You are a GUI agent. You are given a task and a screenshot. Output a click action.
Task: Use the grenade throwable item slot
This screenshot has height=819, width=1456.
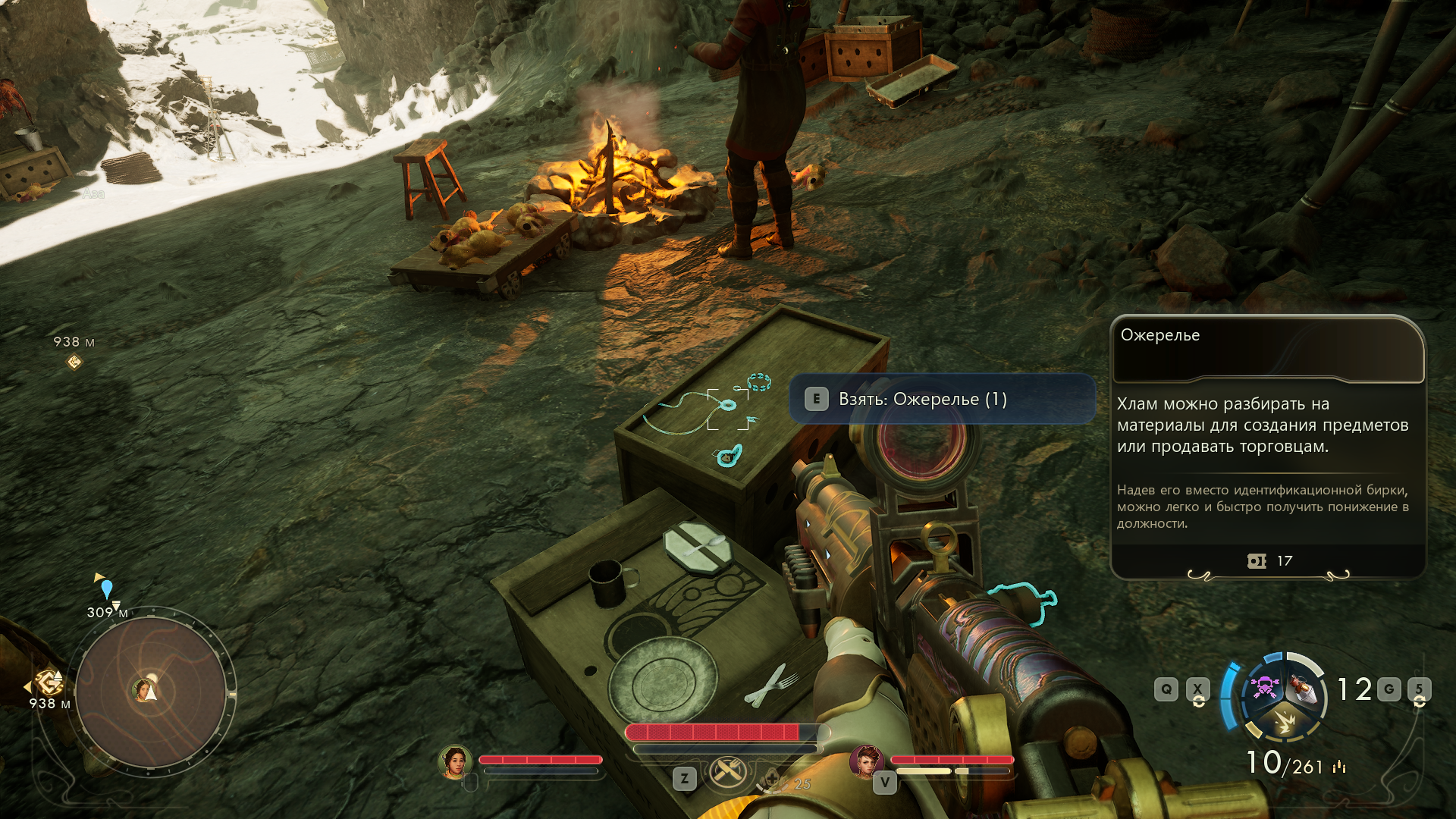click(1304, 687)
